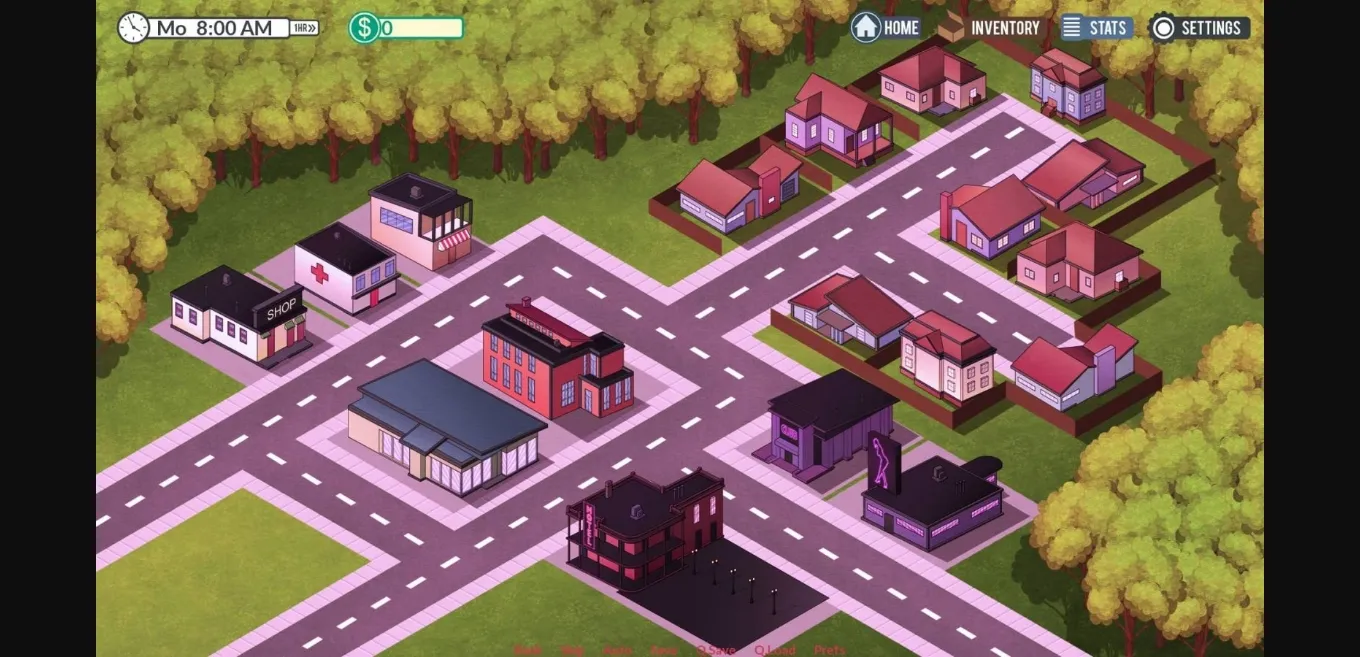Show the Stats screen
This screenshot has width=1360, height=657.
point(1096,28)
